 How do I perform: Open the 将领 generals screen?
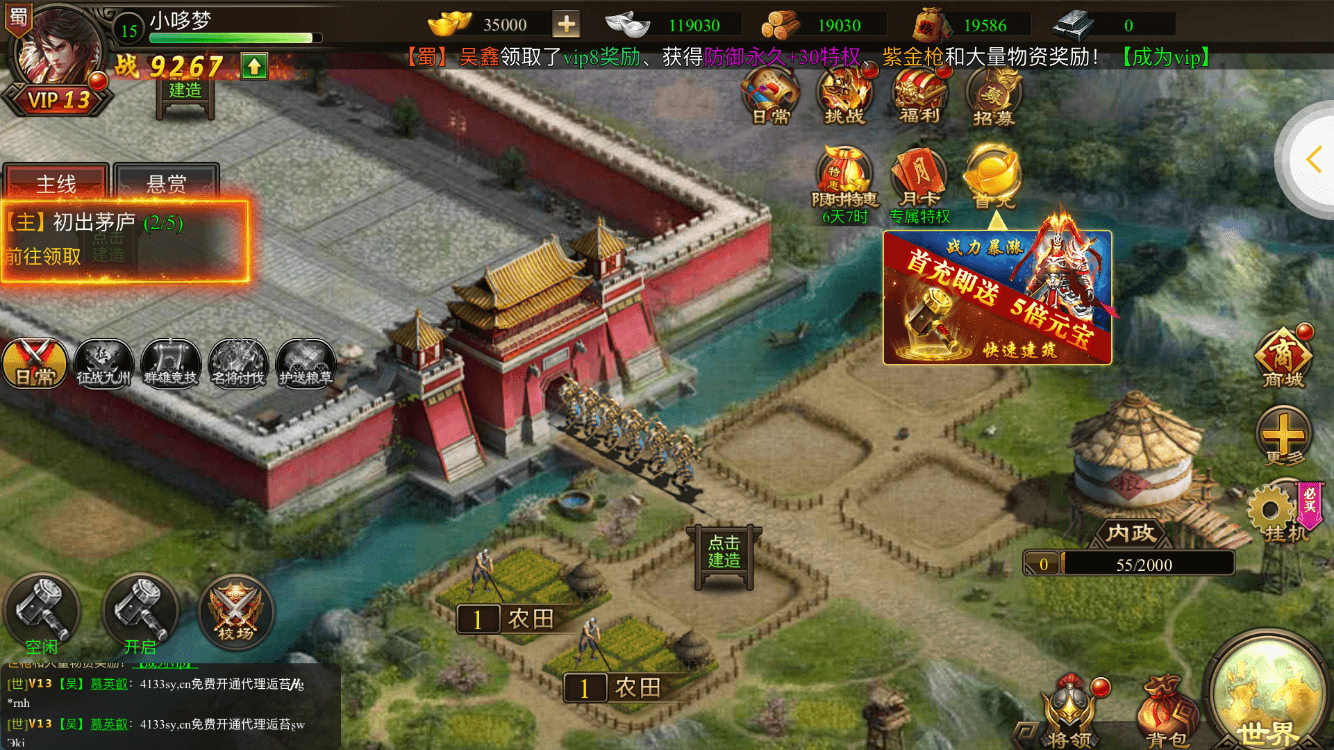1069,711
